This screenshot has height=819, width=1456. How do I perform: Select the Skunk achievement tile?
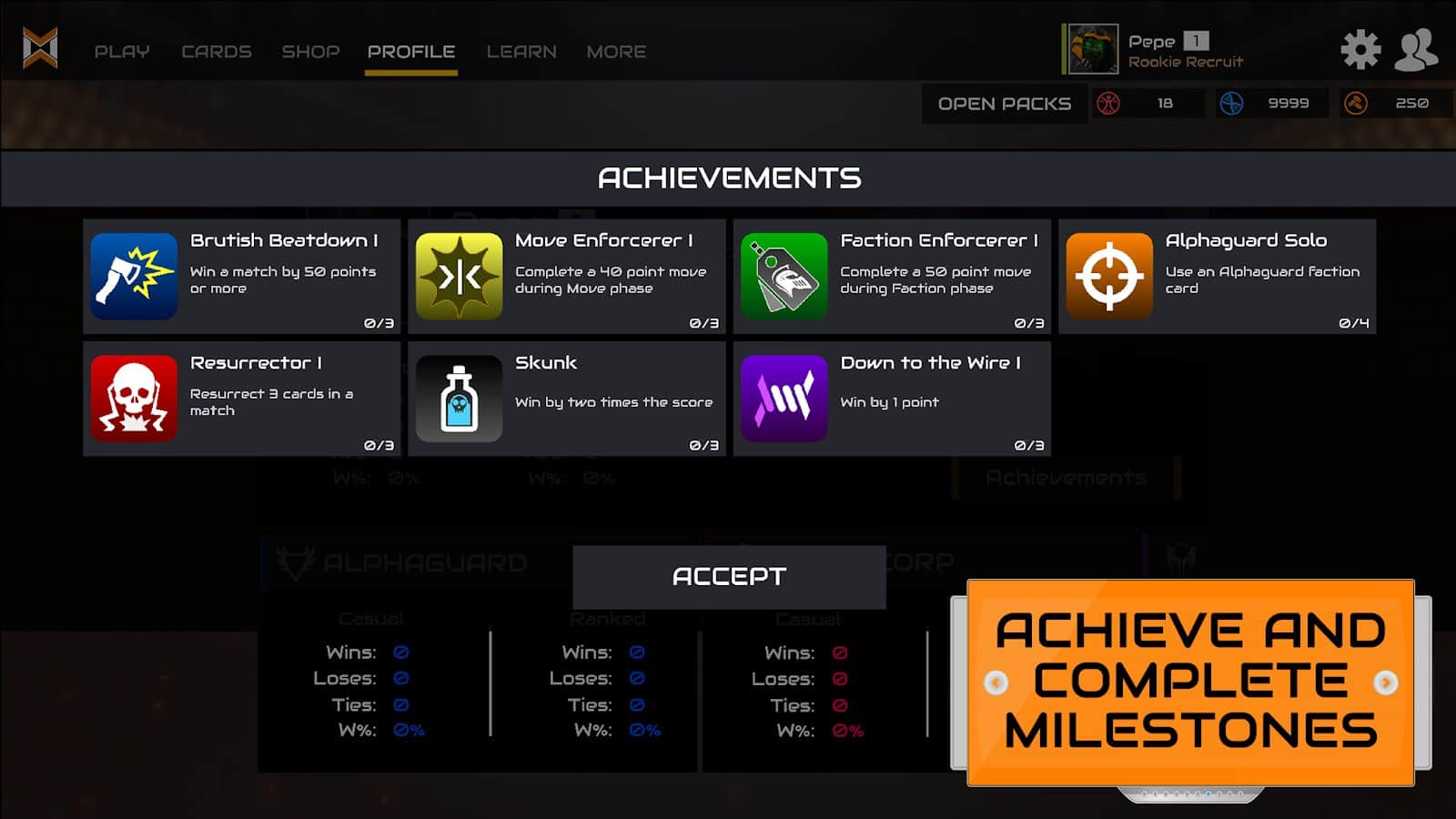click(567, 399)
